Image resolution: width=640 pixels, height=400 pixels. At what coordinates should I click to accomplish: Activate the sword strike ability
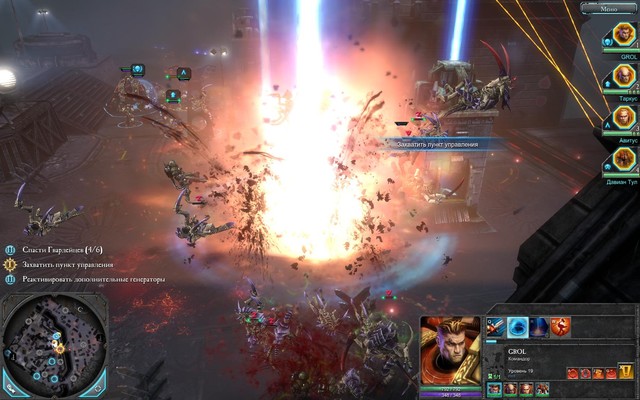[495, 326]
